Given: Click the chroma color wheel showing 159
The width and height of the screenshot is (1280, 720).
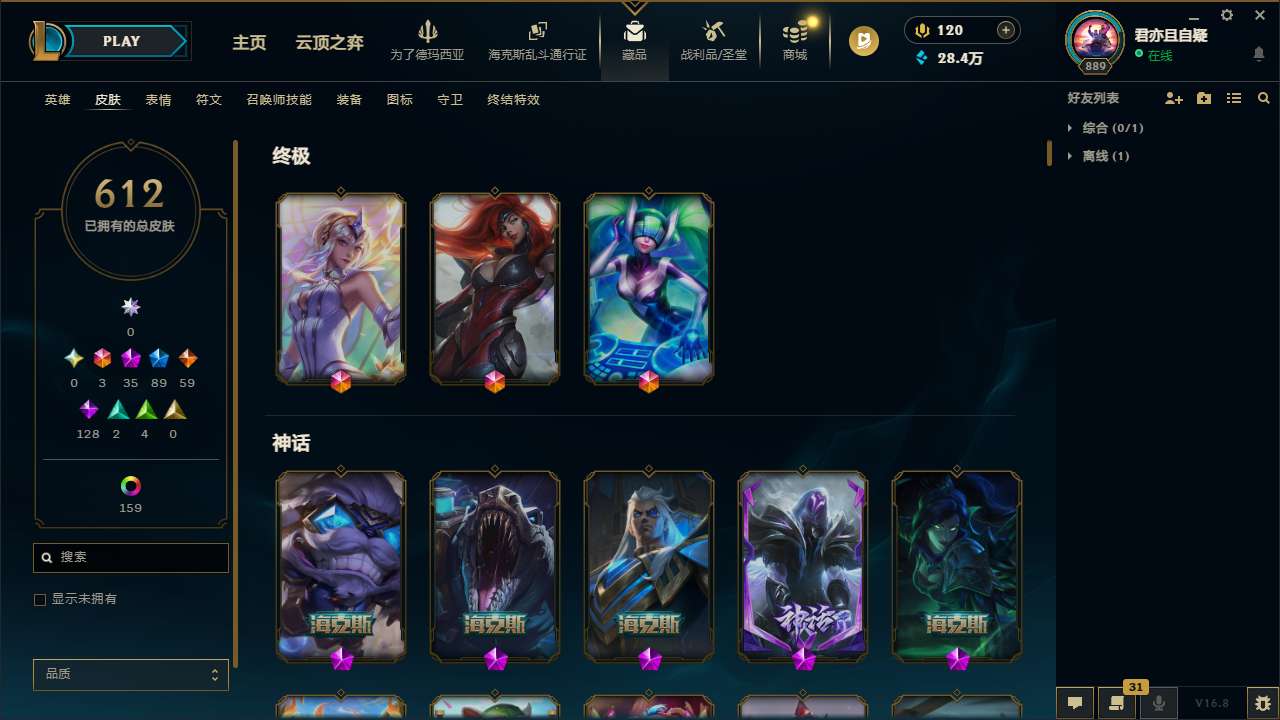Looking at the screenshot, I should click(x=130, y=487).
